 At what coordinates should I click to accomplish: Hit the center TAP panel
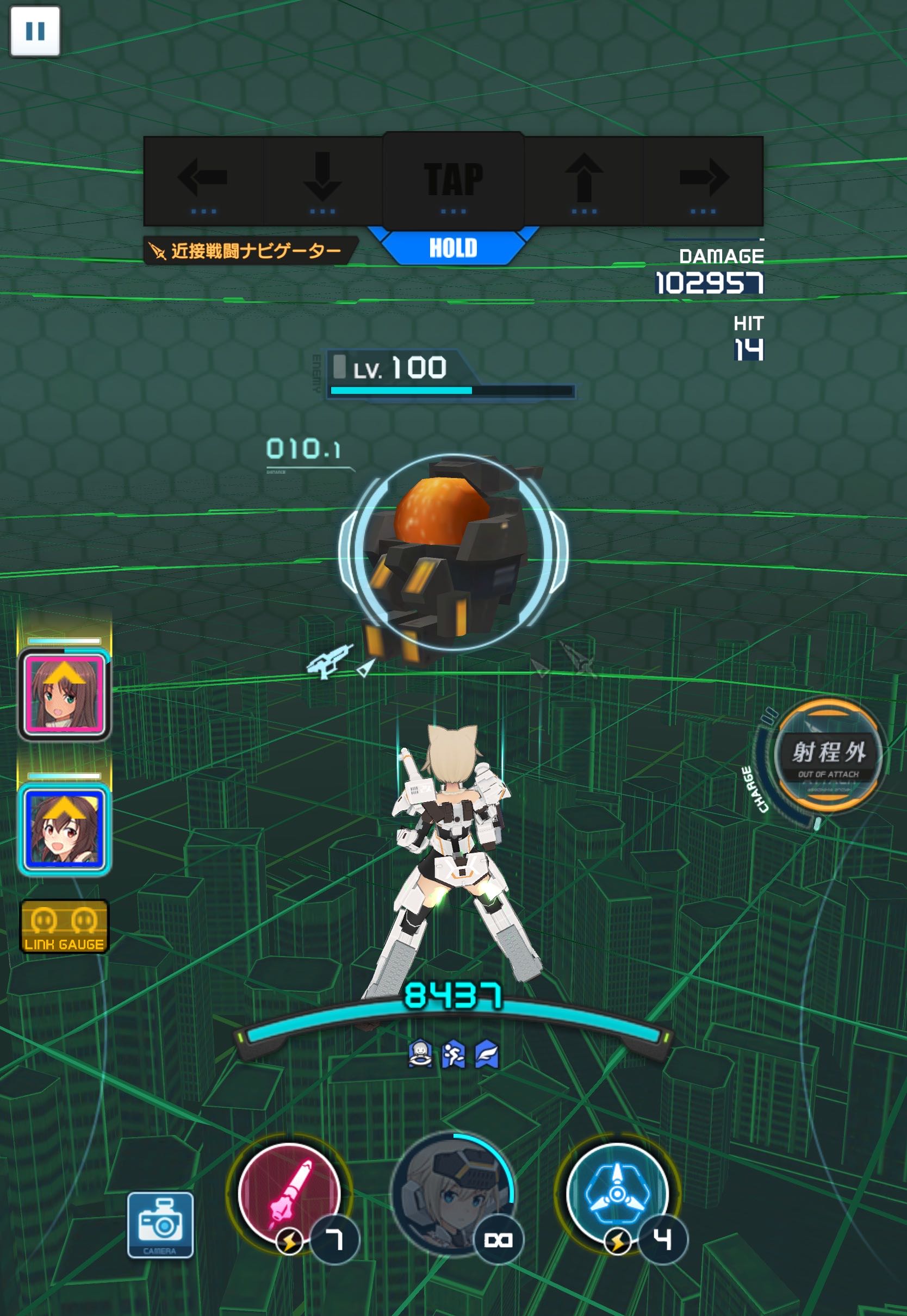click(453, 181)
